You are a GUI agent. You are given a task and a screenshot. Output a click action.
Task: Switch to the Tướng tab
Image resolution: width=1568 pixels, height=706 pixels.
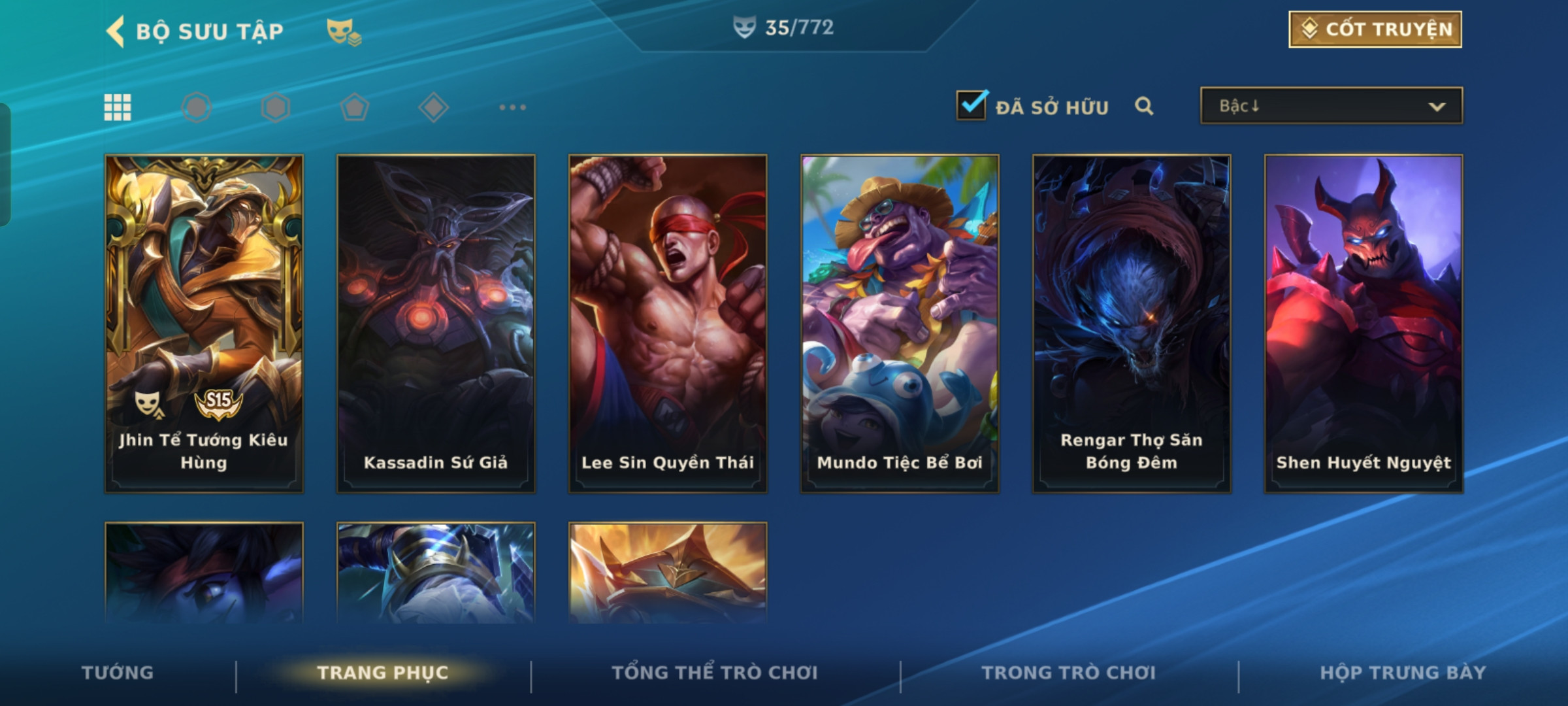(x=118, y=673)
